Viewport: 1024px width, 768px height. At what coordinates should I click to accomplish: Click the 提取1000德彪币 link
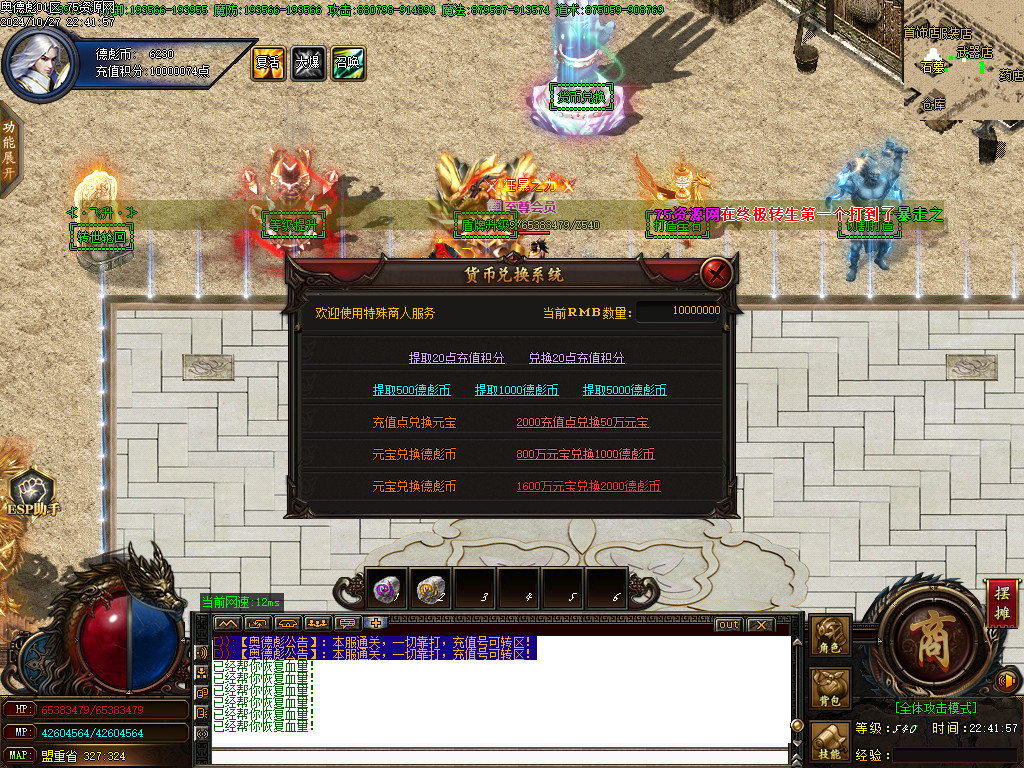[516, 390]
